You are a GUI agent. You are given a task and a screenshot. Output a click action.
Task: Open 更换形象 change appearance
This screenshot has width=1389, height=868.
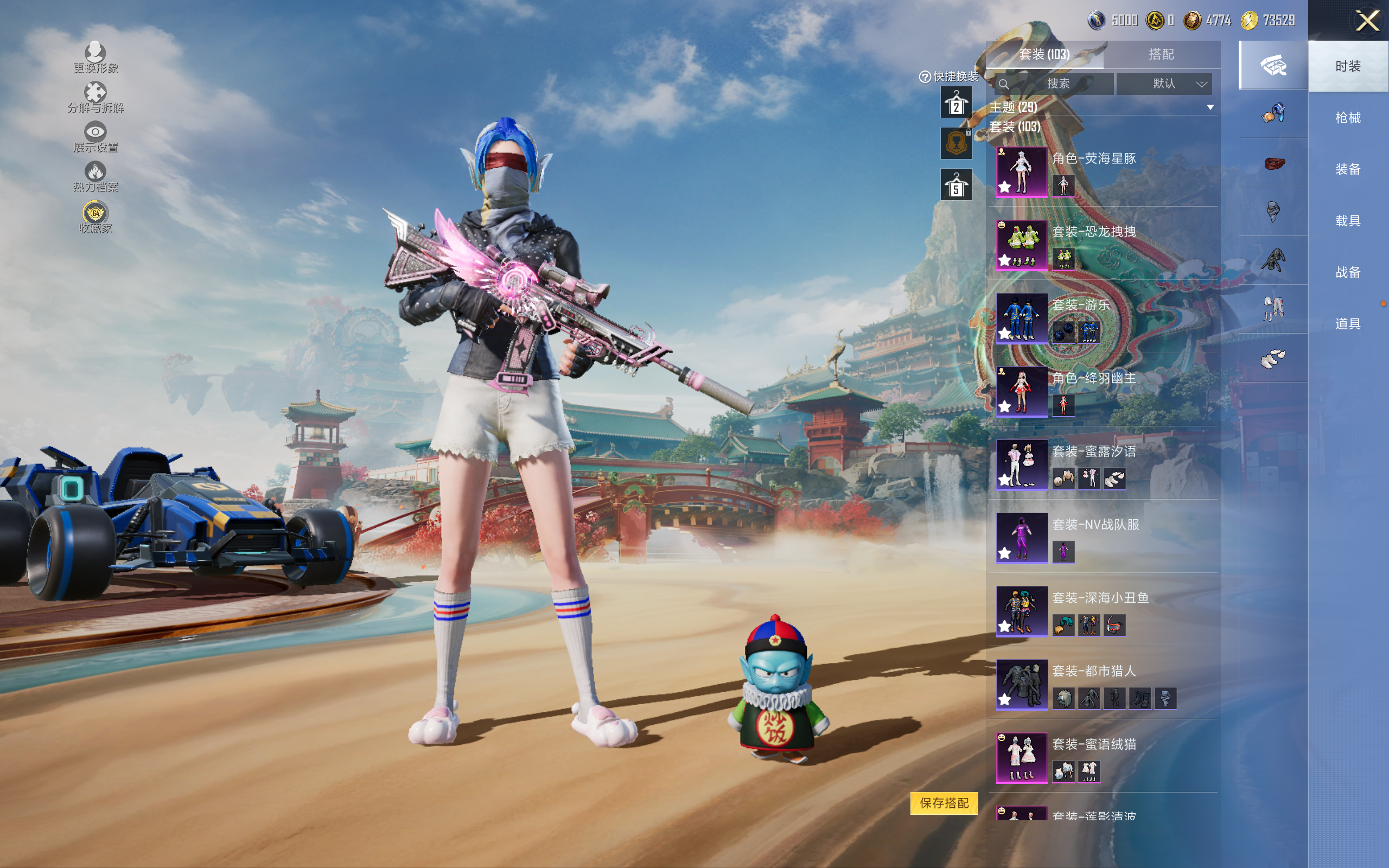click(x=95, y=58)
